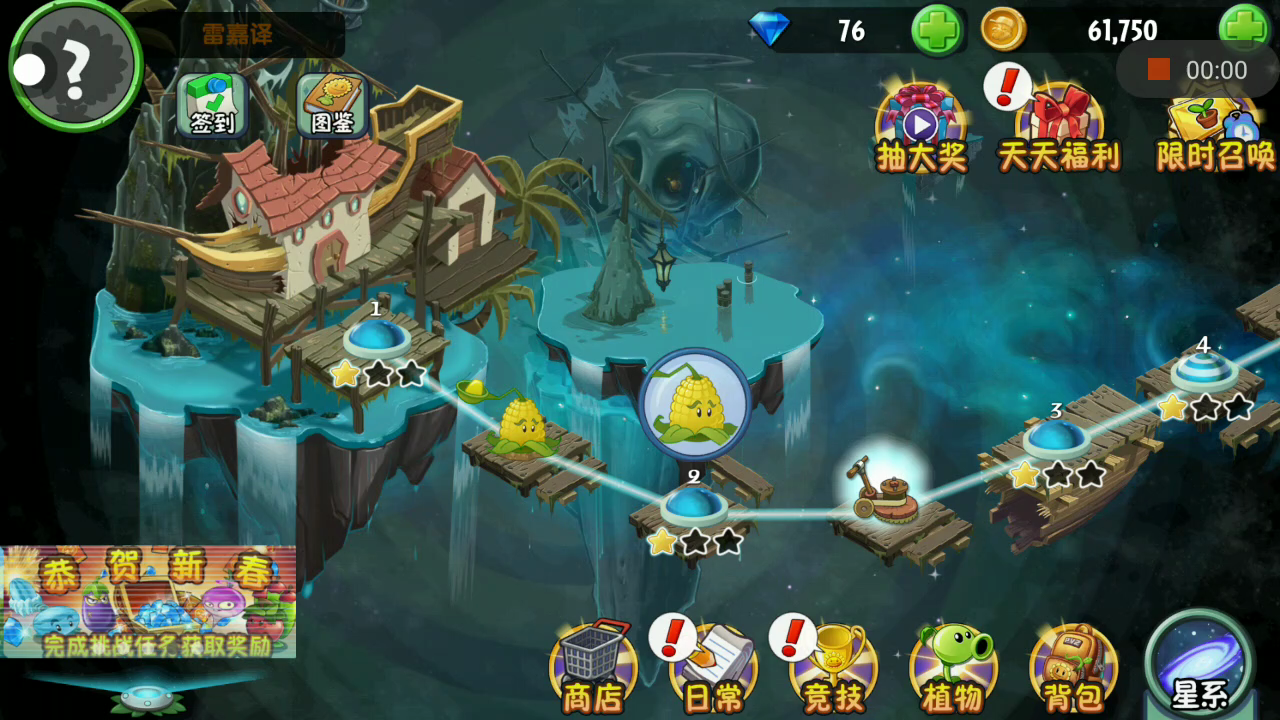Viewport: 1280px width, 720px height.
Task: Open the 日常 daily tasks
Action: (x=713, y=667)
